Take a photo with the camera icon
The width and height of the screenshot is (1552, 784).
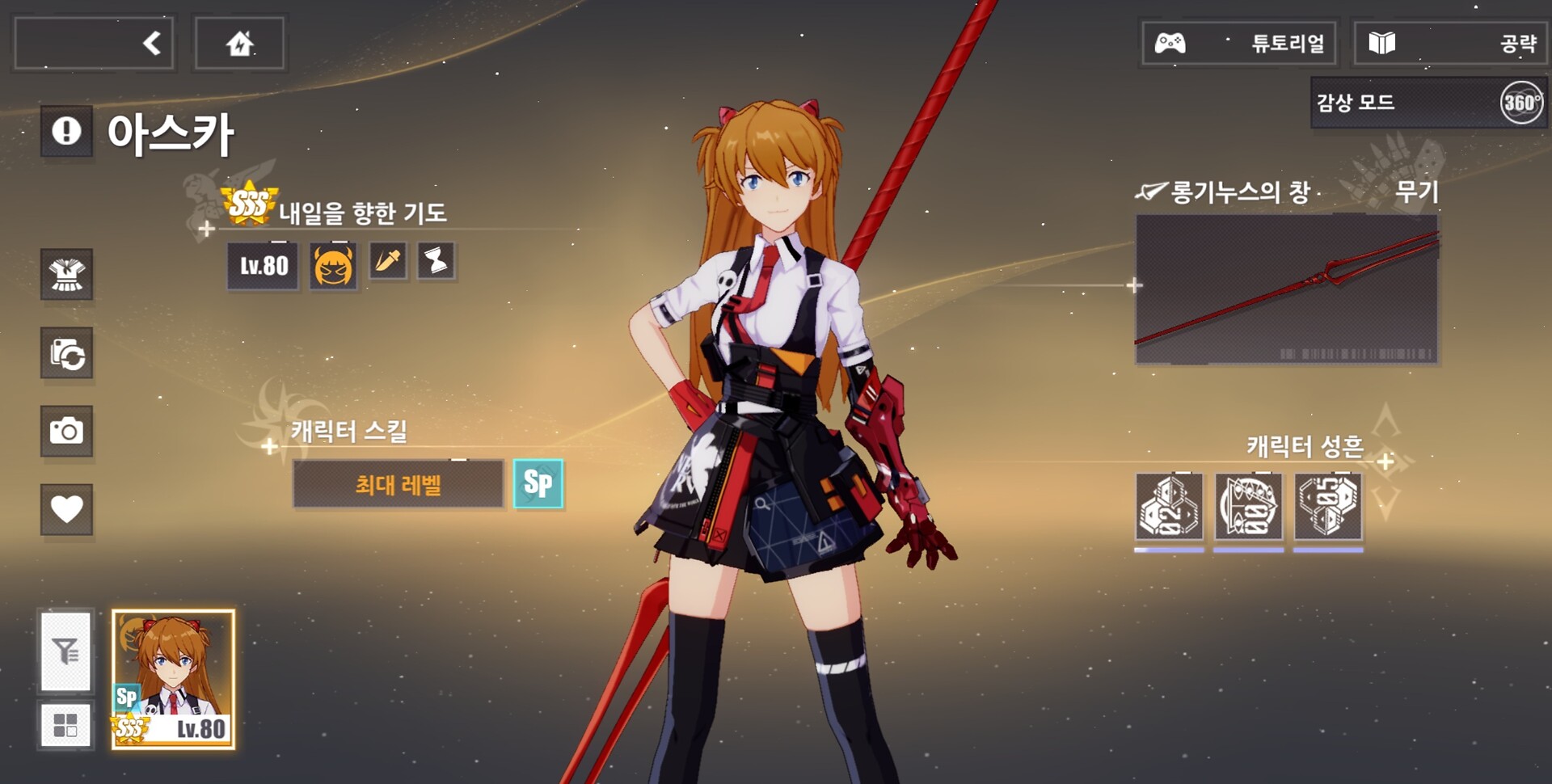click(67, 431)
